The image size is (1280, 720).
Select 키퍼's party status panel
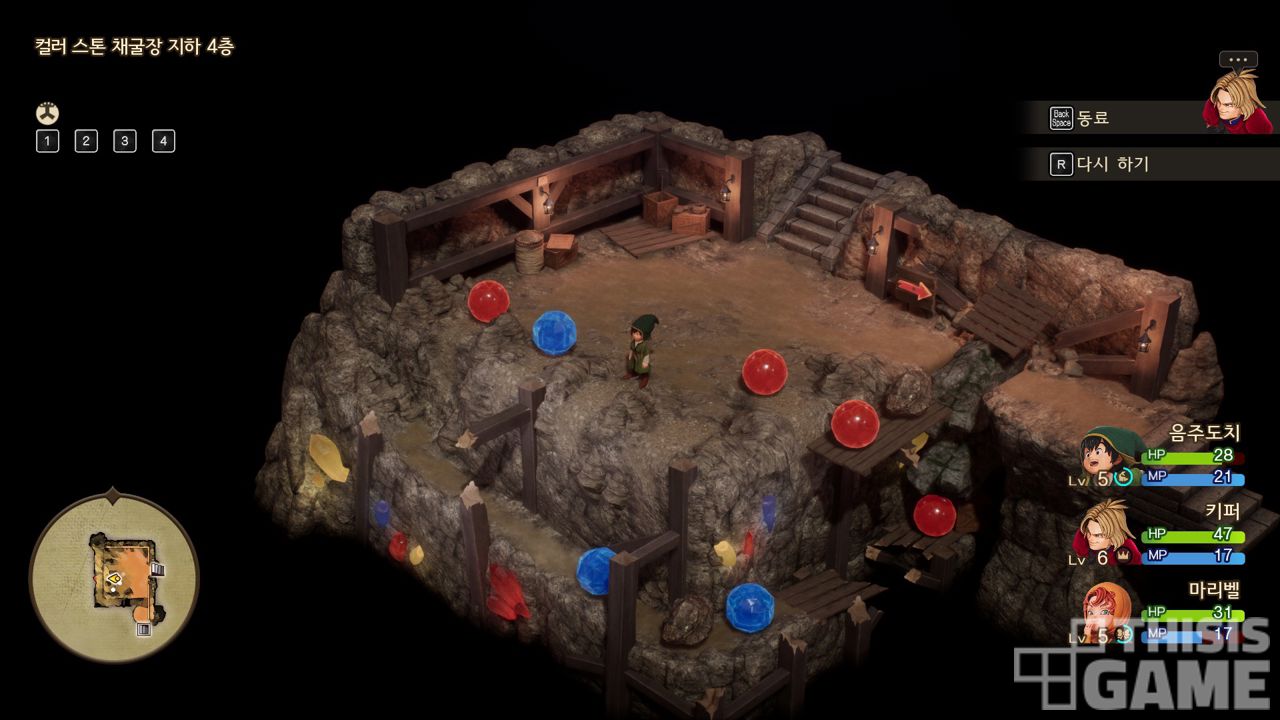pos(1160,535)
